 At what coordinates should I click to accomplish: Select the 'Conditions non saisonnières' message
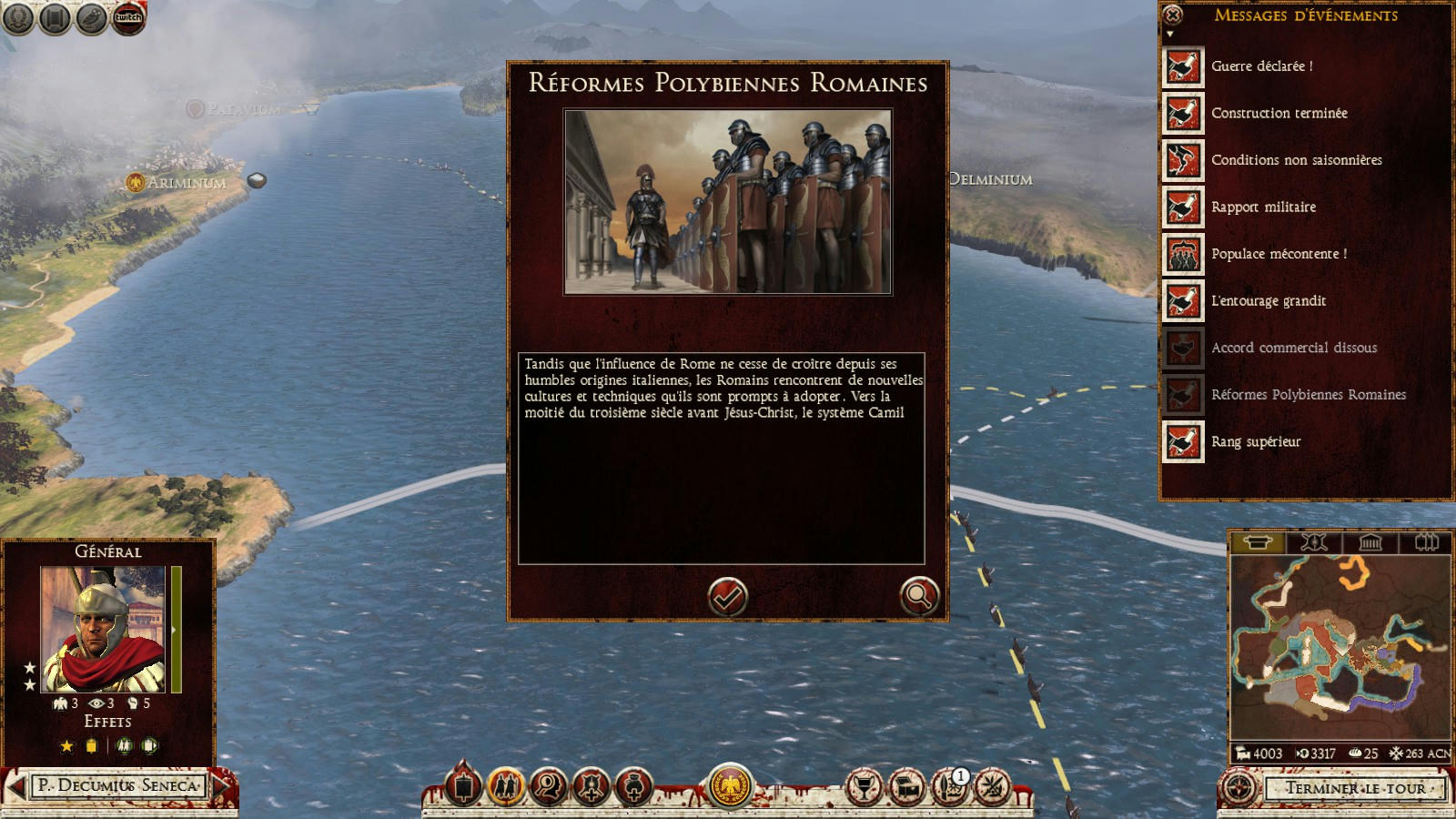(1296, 160)
